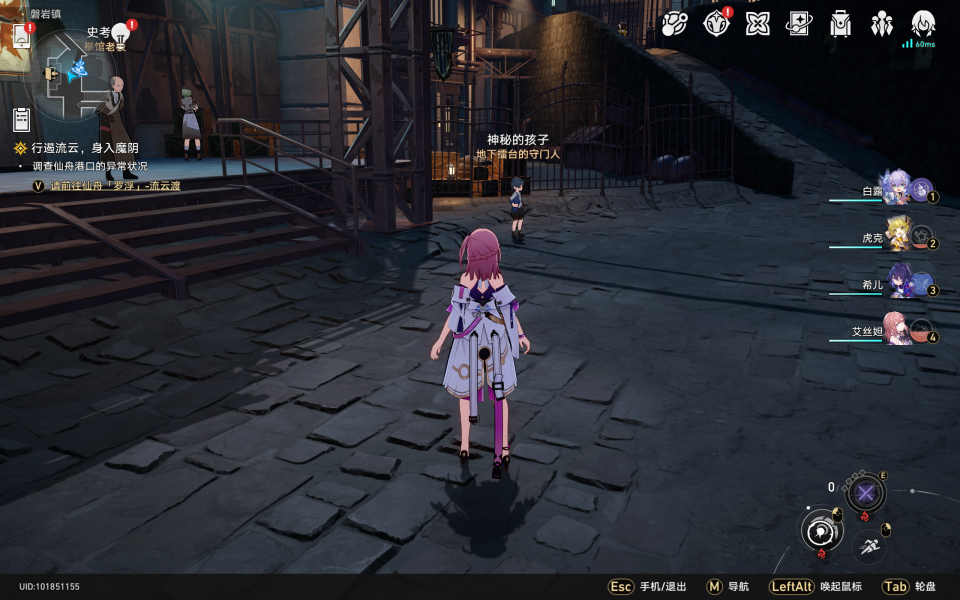Image resolution: width=960 pixels, height=600 pixels.
Task: Open the mission log clipboard icon
Action: coord(22,120)
